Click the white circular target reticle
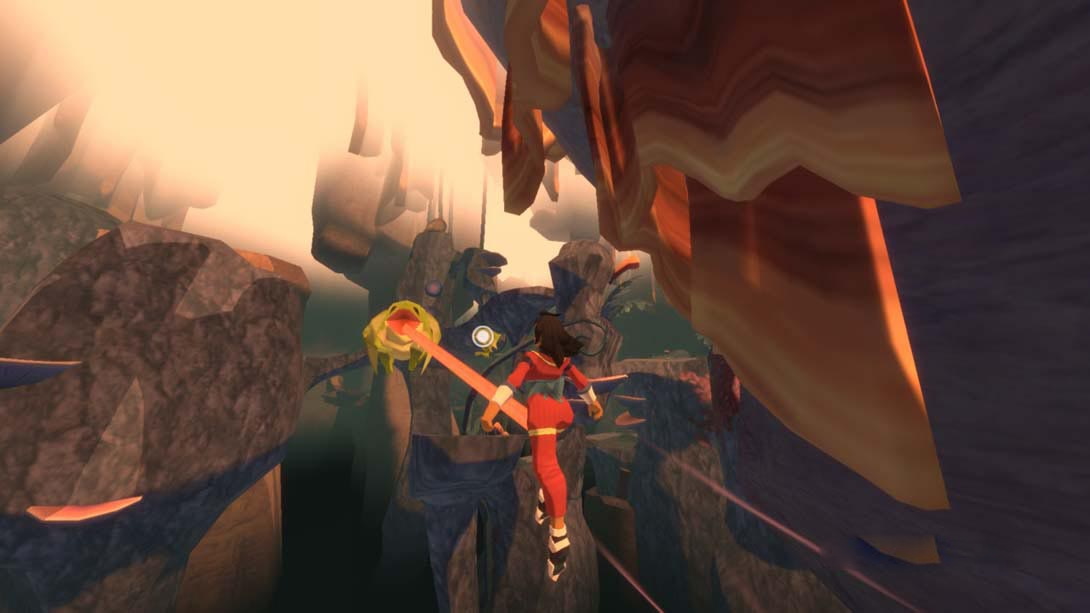The image size is (1090, 613). click(483, 336)
